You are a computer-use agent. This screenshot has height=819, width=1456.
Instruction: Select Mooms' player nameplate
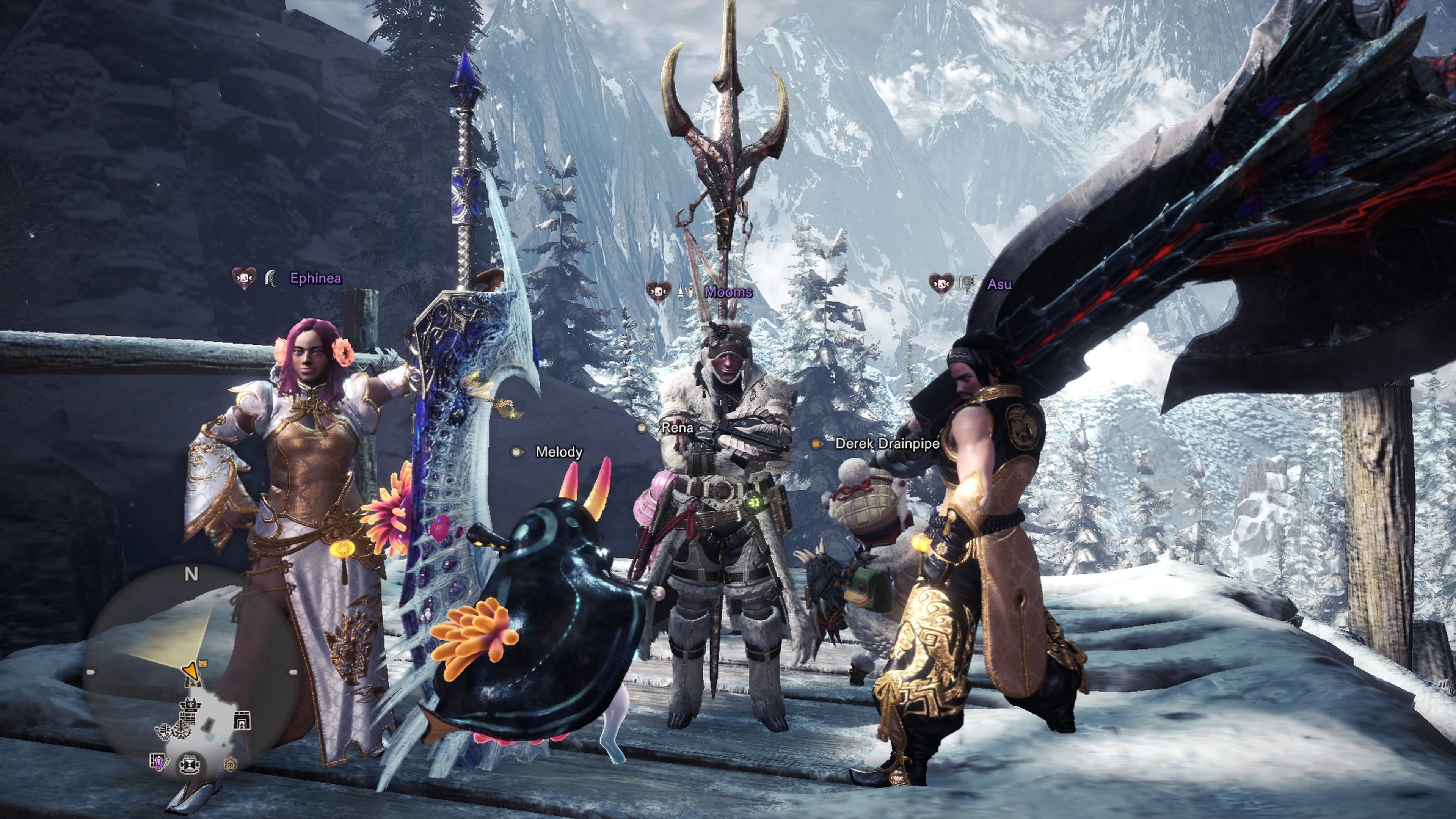click(728, 292)
